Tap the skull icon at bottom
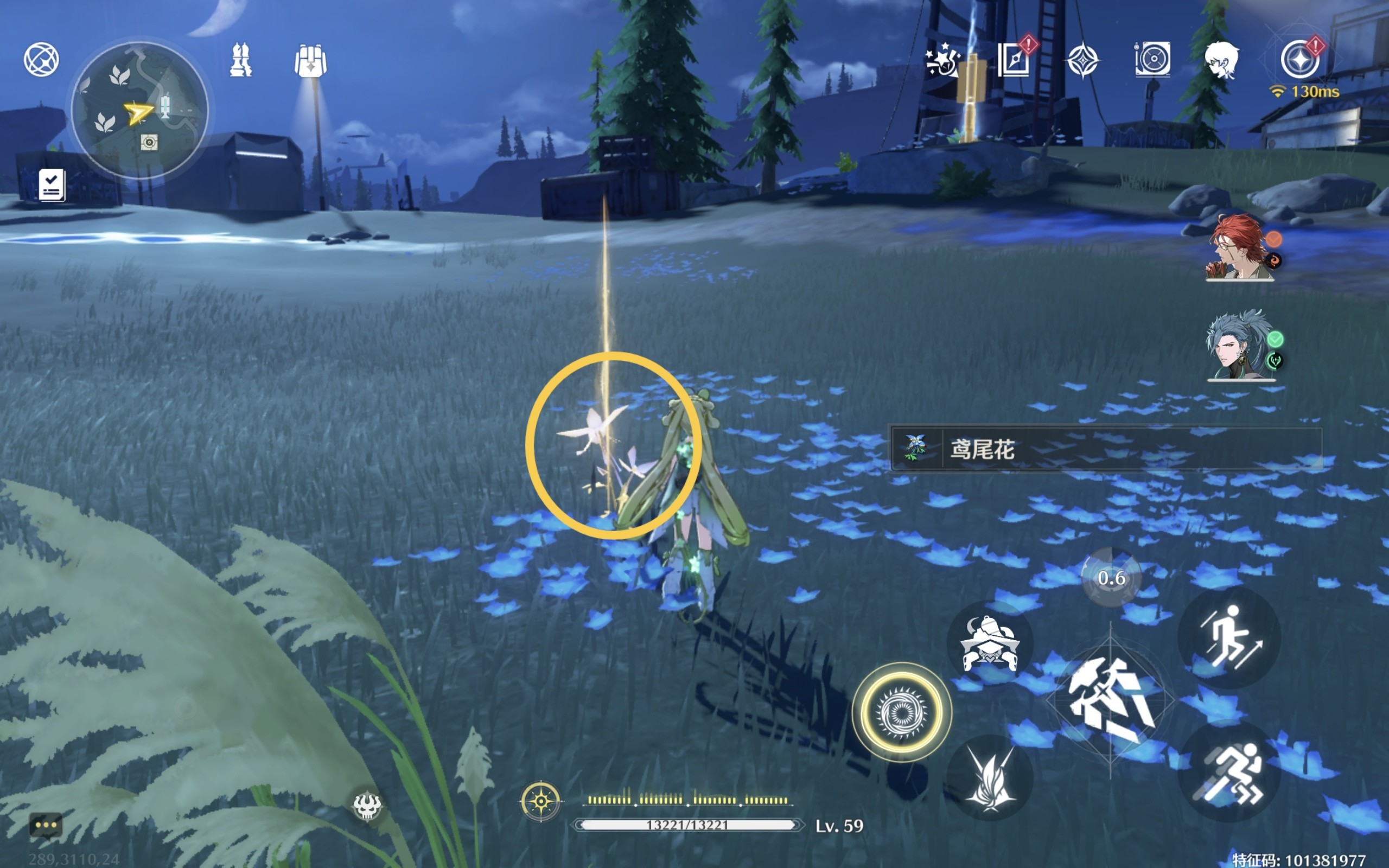The height and width of the screenshot is (868, 1389). click(x=367, y=807)
